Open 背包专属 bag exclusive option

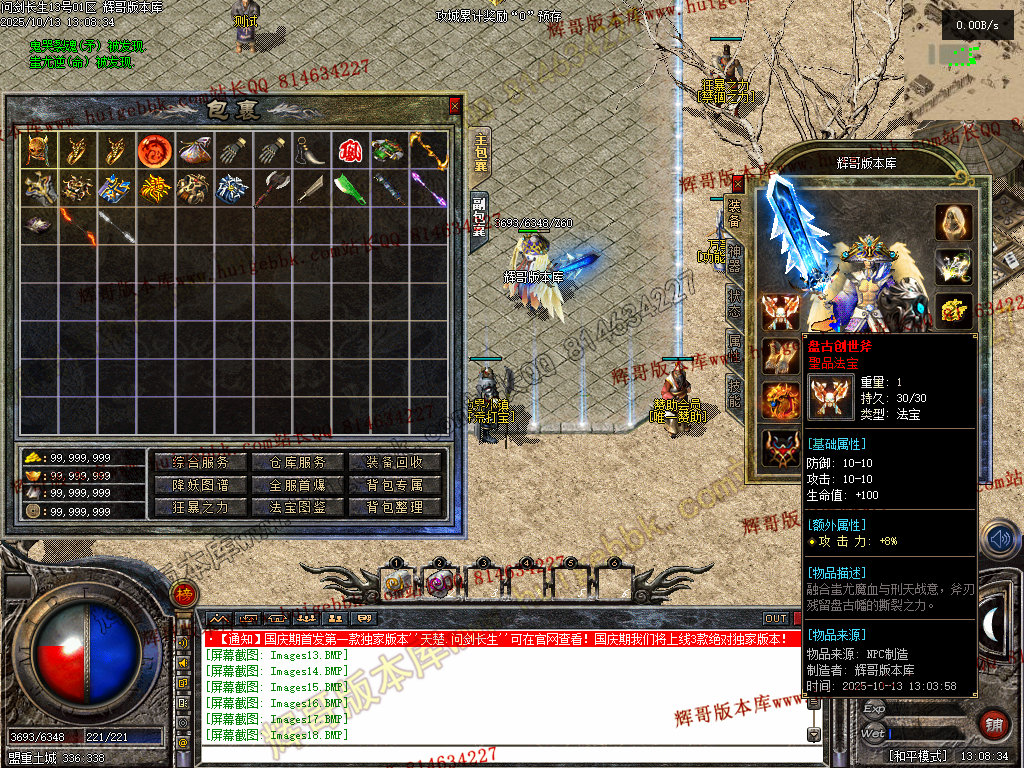pyautogui.click(x=396, y=485)
